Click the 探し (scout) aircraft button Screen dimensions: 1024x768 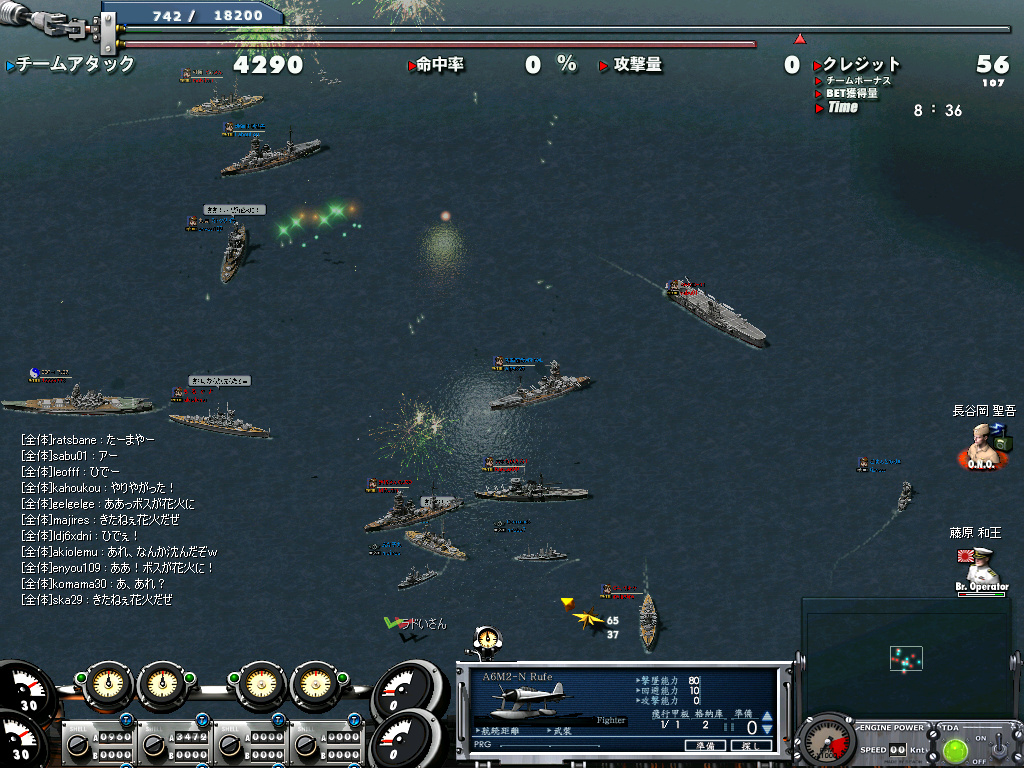pos(752,745)
